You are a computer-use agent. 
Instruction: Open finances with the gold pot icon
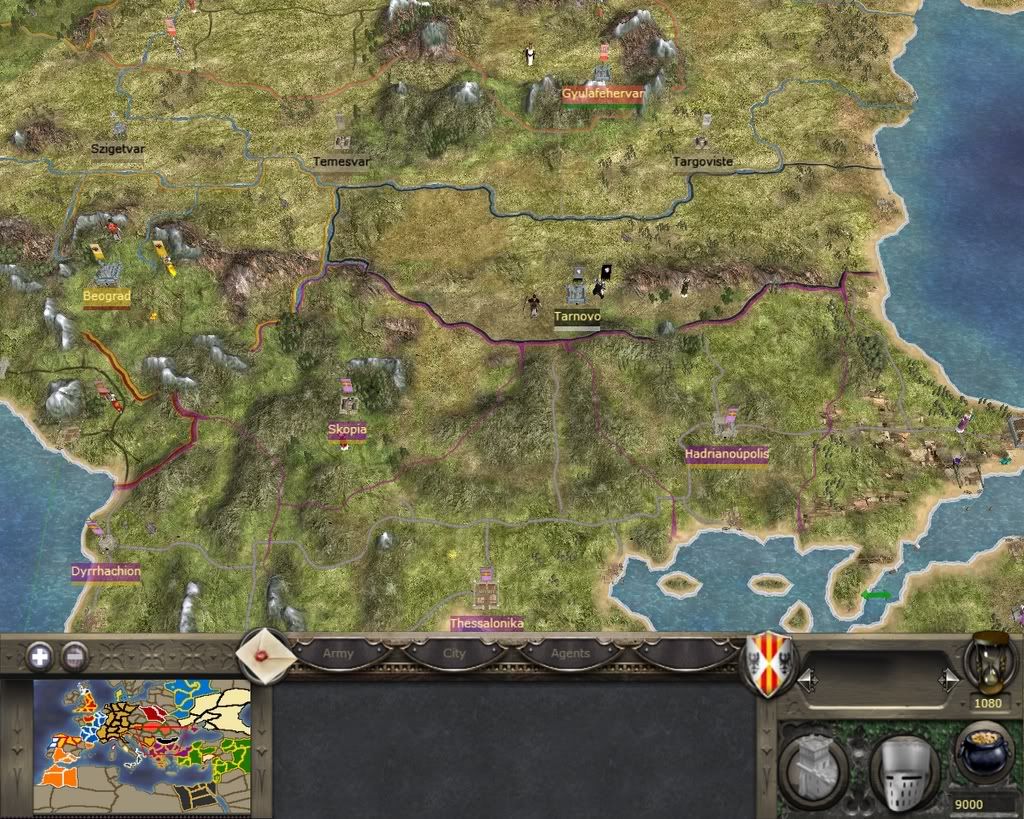(x=984, y=757)
